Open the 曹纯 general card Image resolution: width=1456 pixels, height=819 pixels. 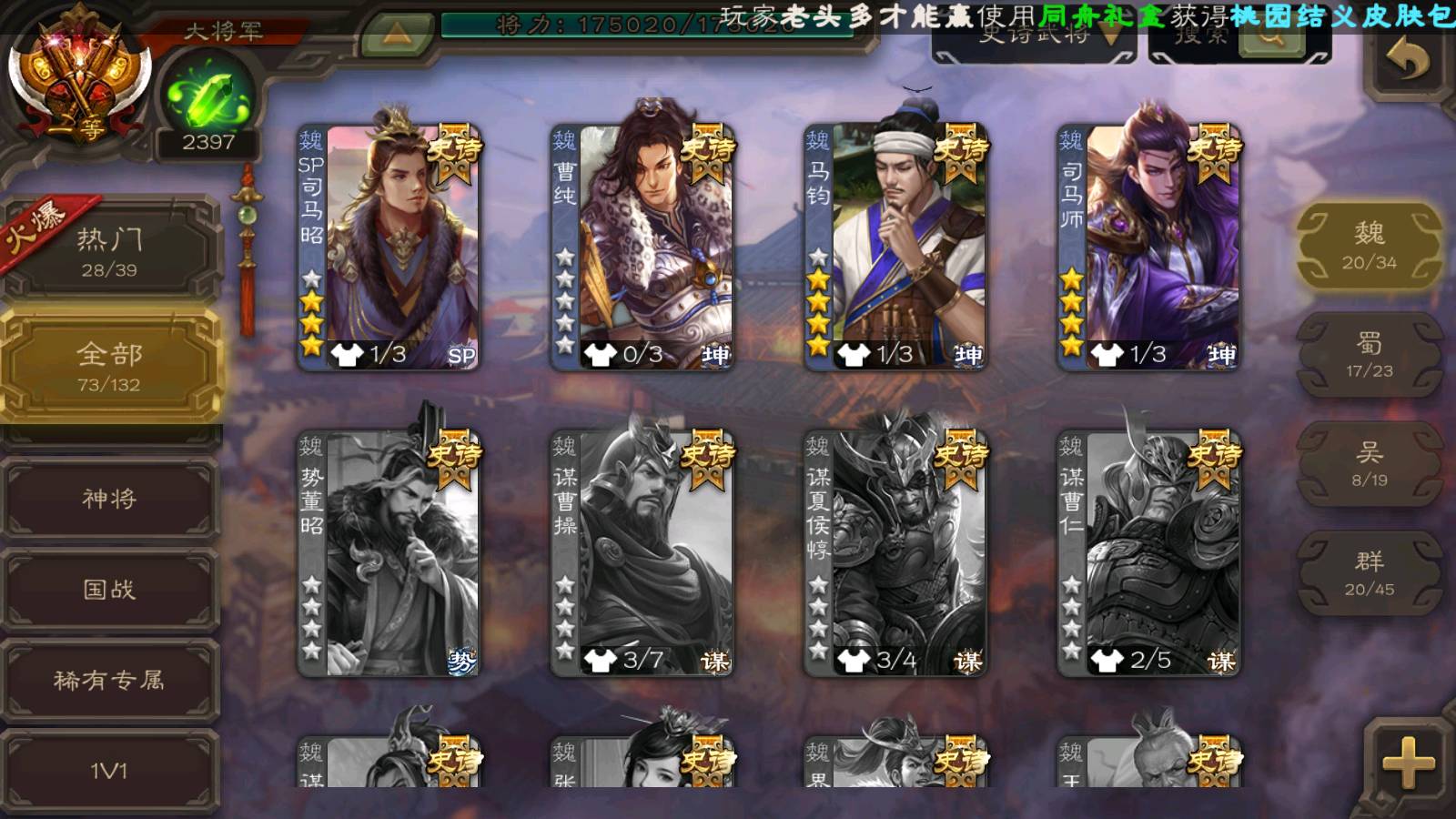(x=642, y=248)
